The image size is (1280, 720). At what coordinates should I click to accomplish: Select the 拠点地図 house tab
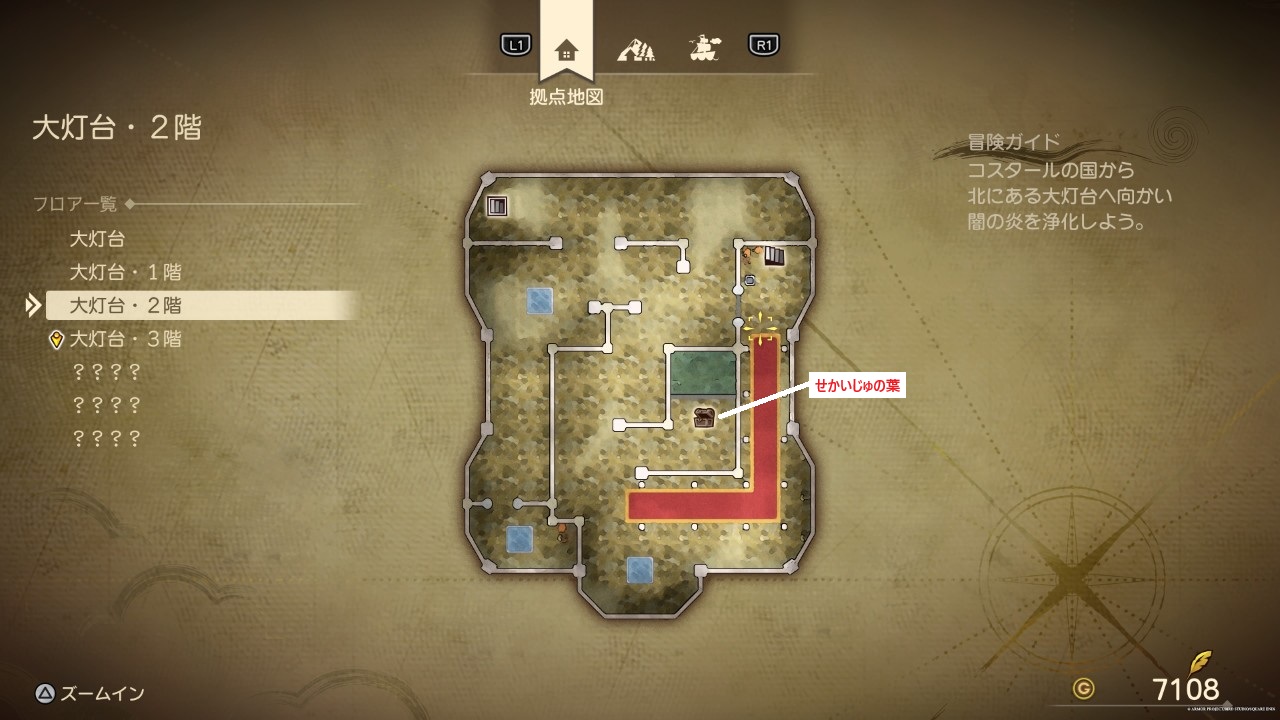point(566,48)
